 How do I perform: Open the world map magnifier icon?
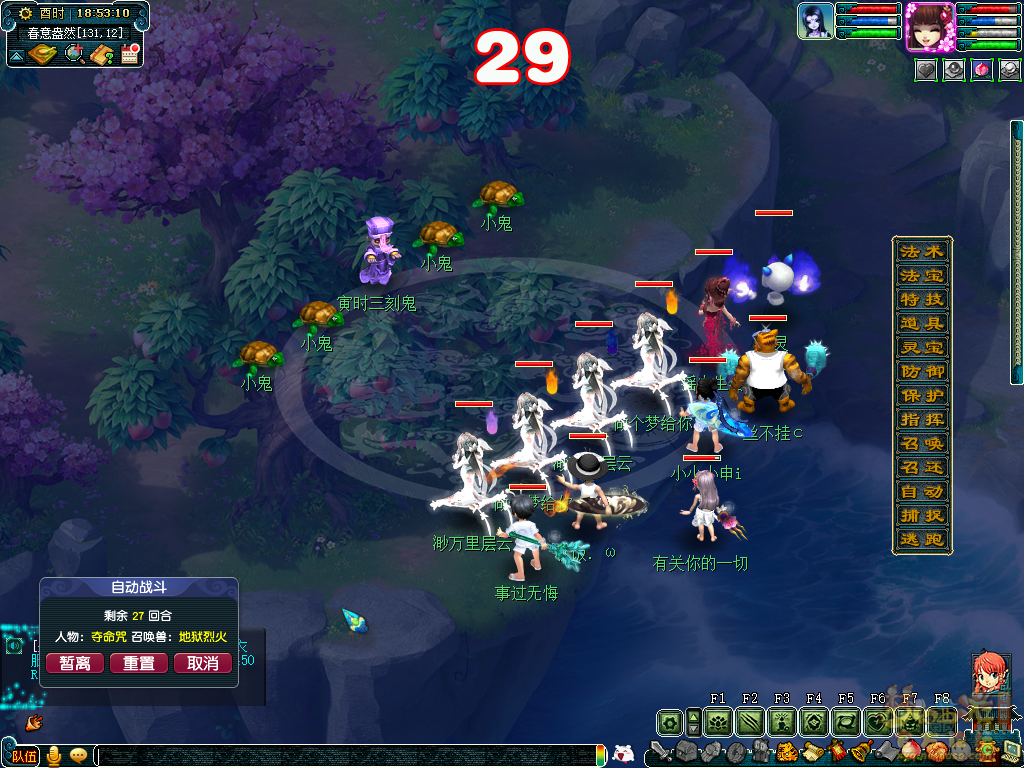74,54
